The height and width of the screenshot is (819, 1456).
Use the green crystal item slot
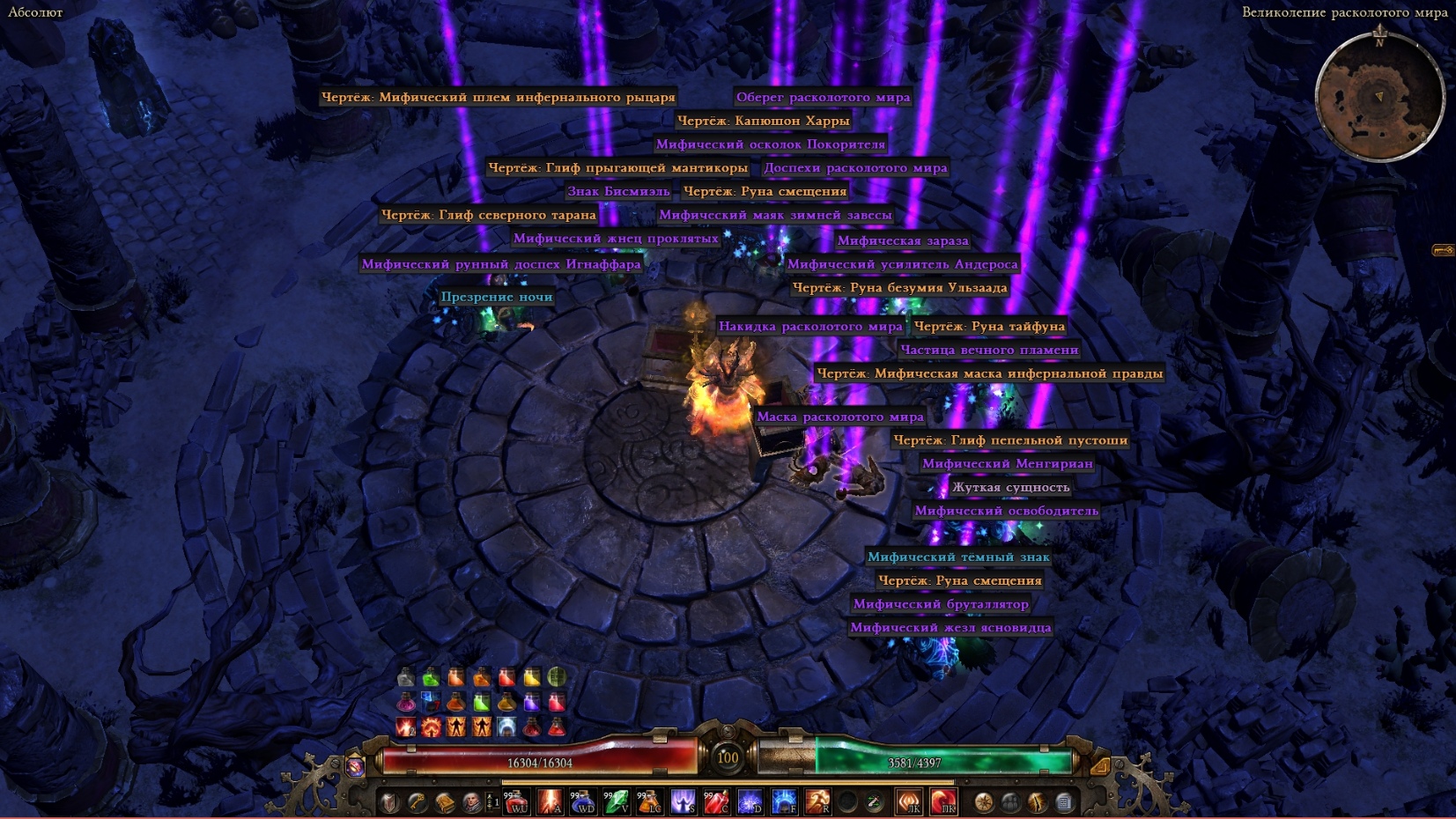617,801
